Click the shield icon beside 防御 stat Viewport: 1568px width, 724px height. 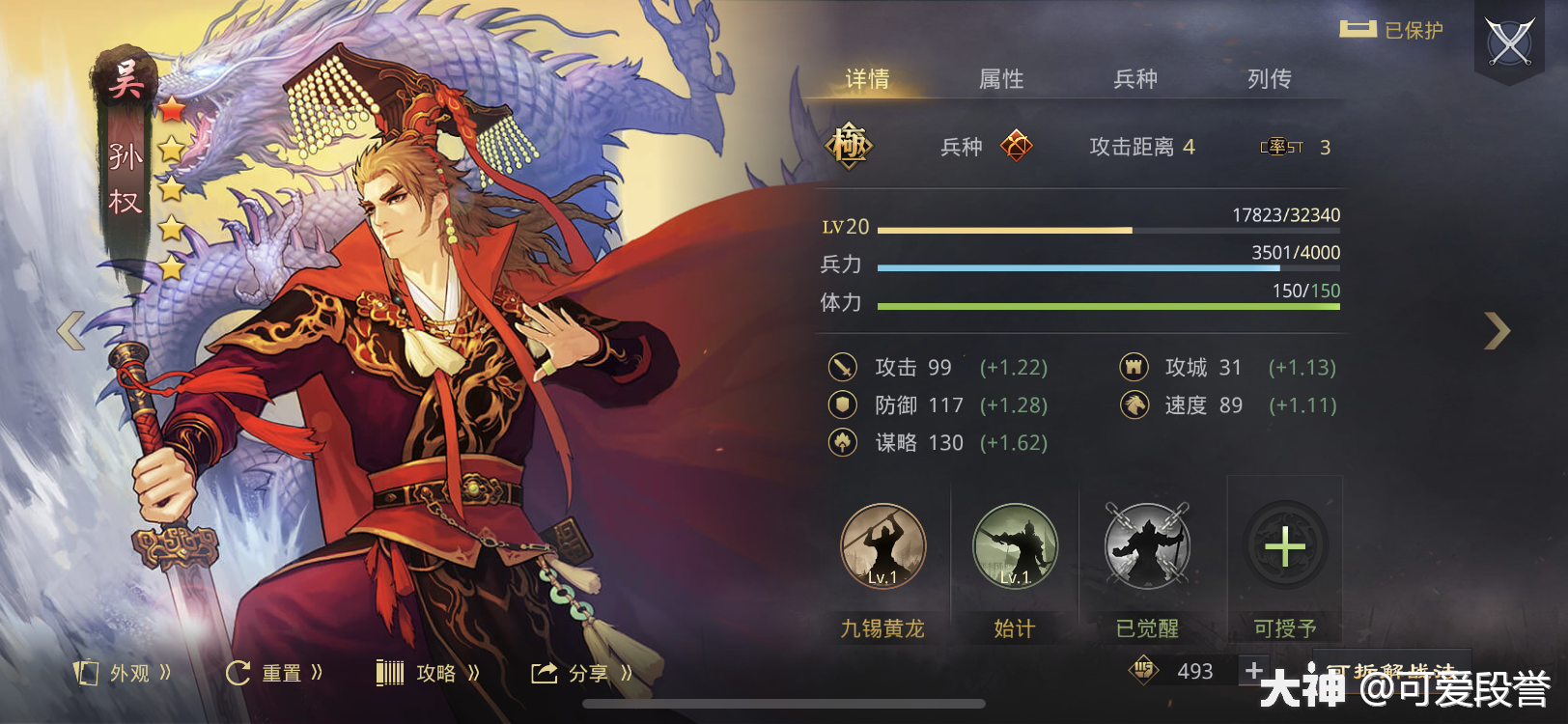(x=842, y=405)
